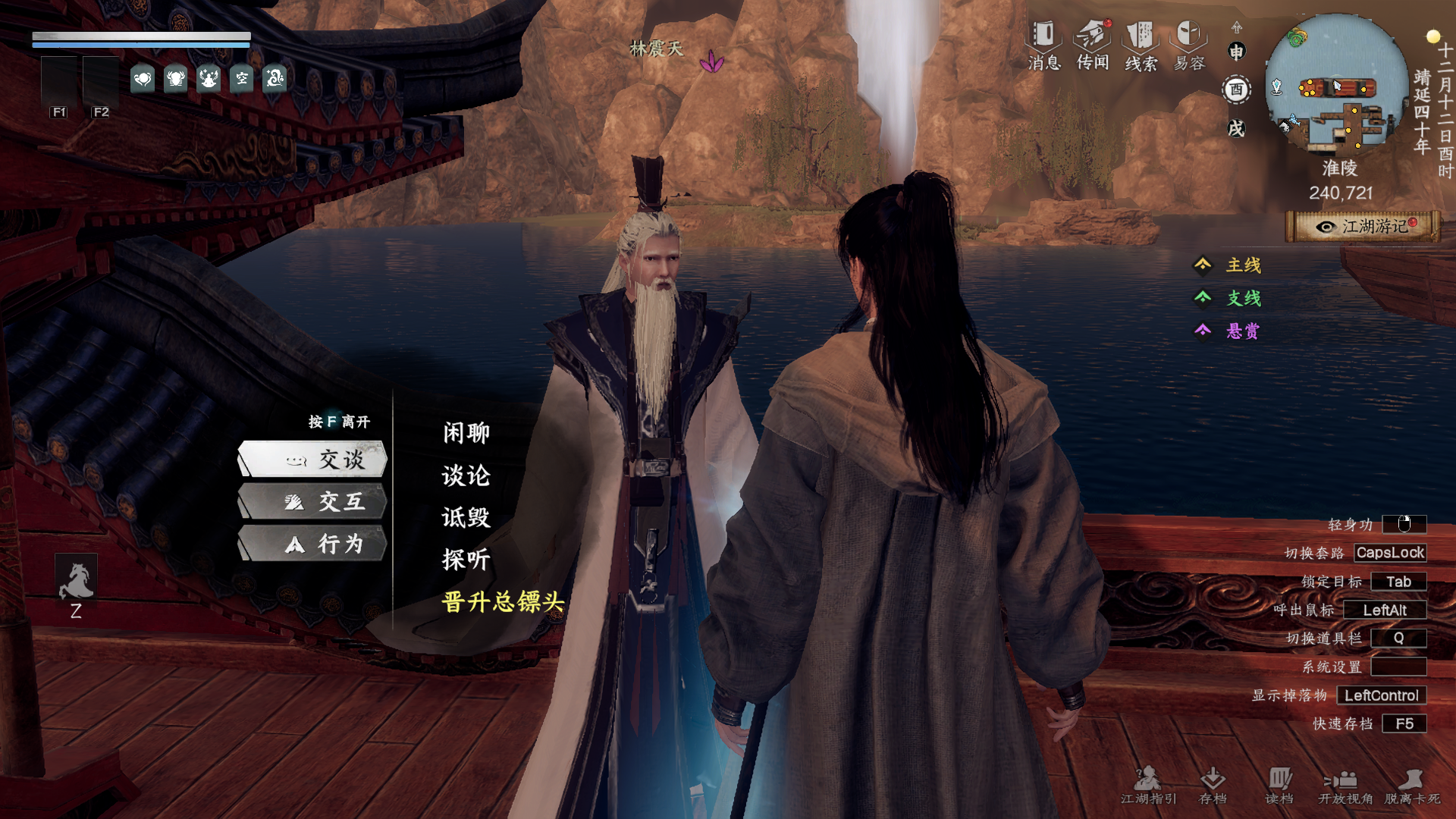Select 晋升总镖头 promotion option
This screenshot has width=1456, height=819.
(503, 602)
